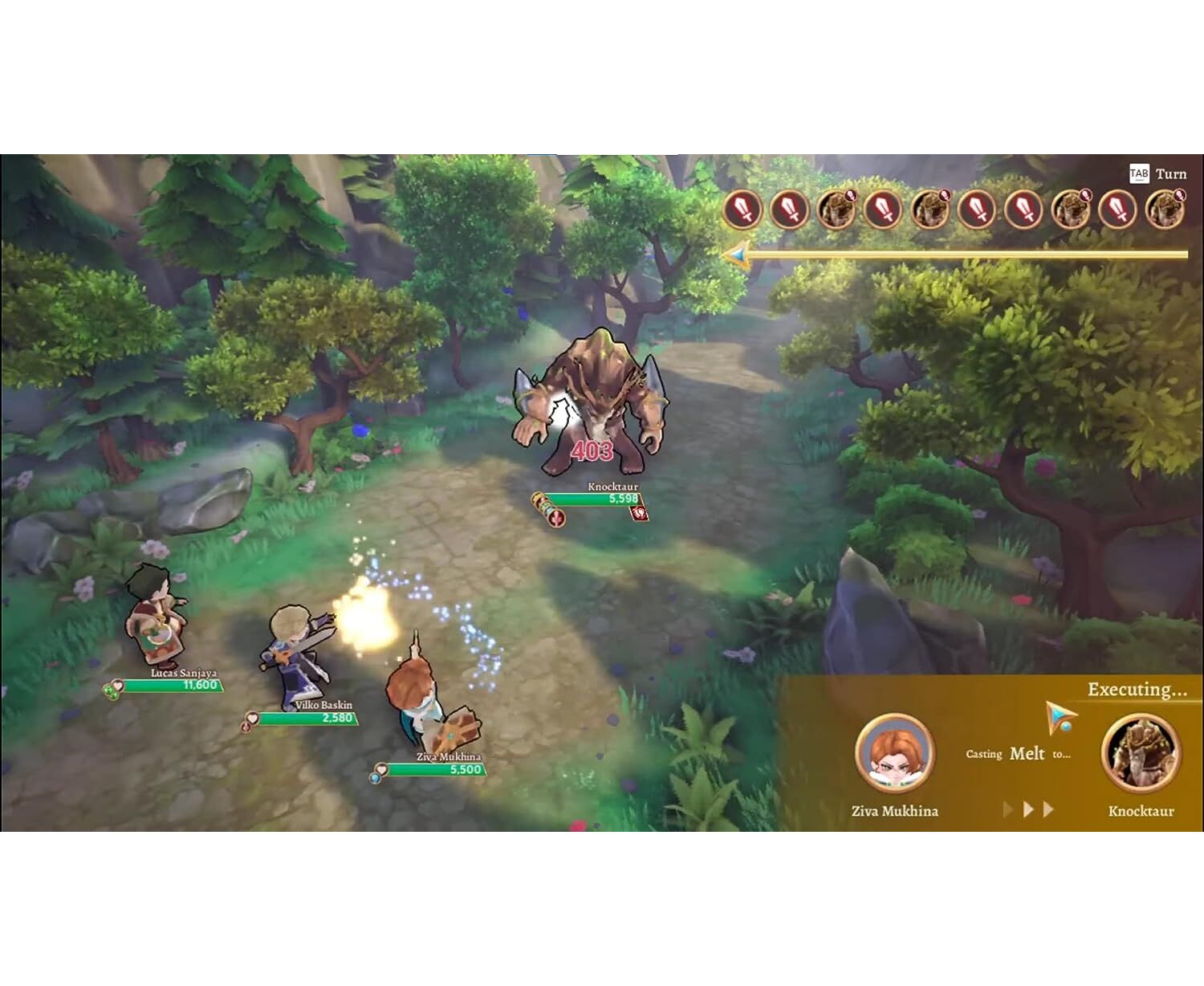This screenshot has height=986, width=1204.
Task: Check the green orb status icon on Lucas Sanjaya
Action: click(x=110, y=691)
